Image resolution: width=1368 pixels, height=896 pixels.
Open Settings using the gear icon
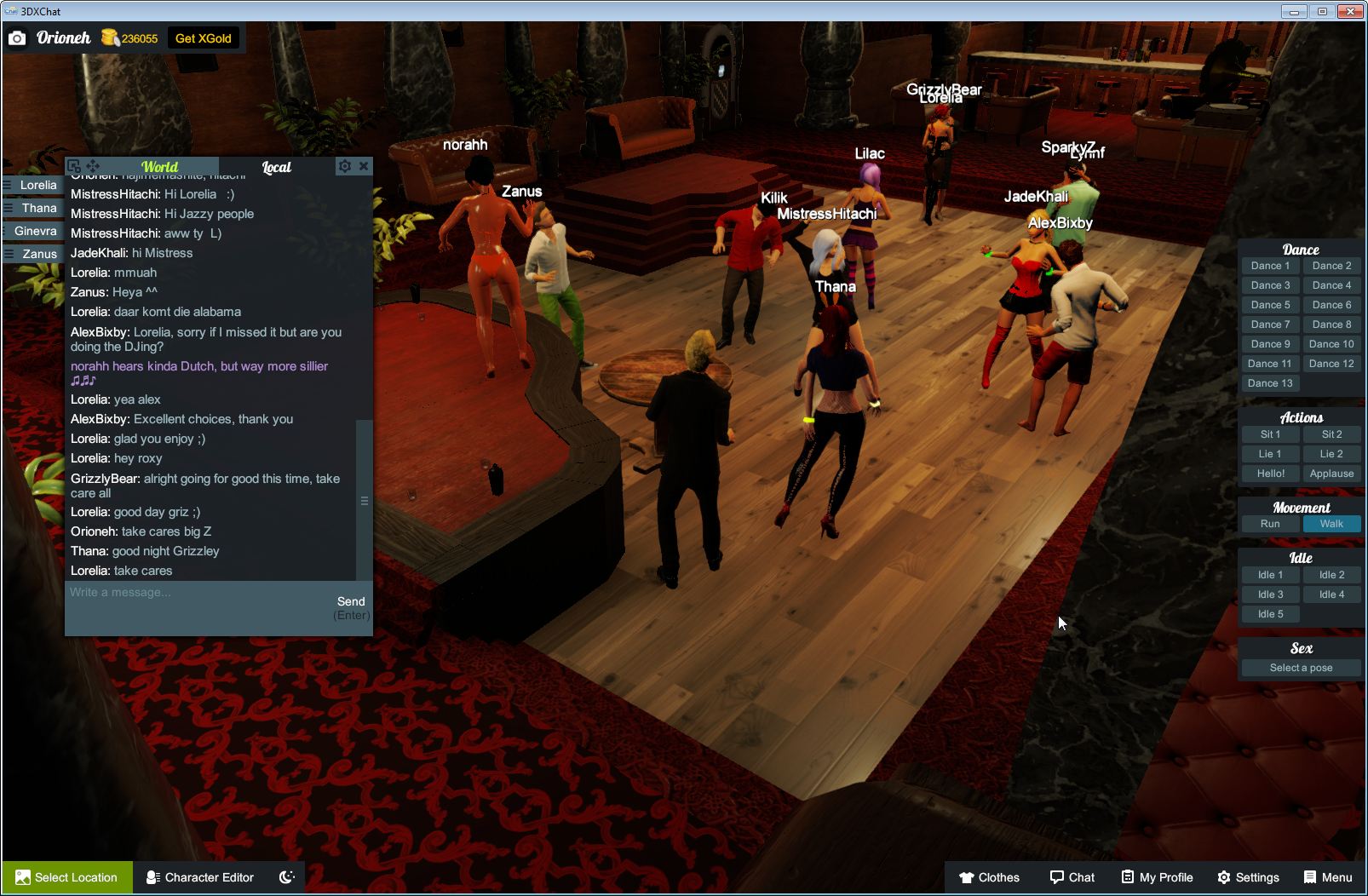pos(1250,877)
